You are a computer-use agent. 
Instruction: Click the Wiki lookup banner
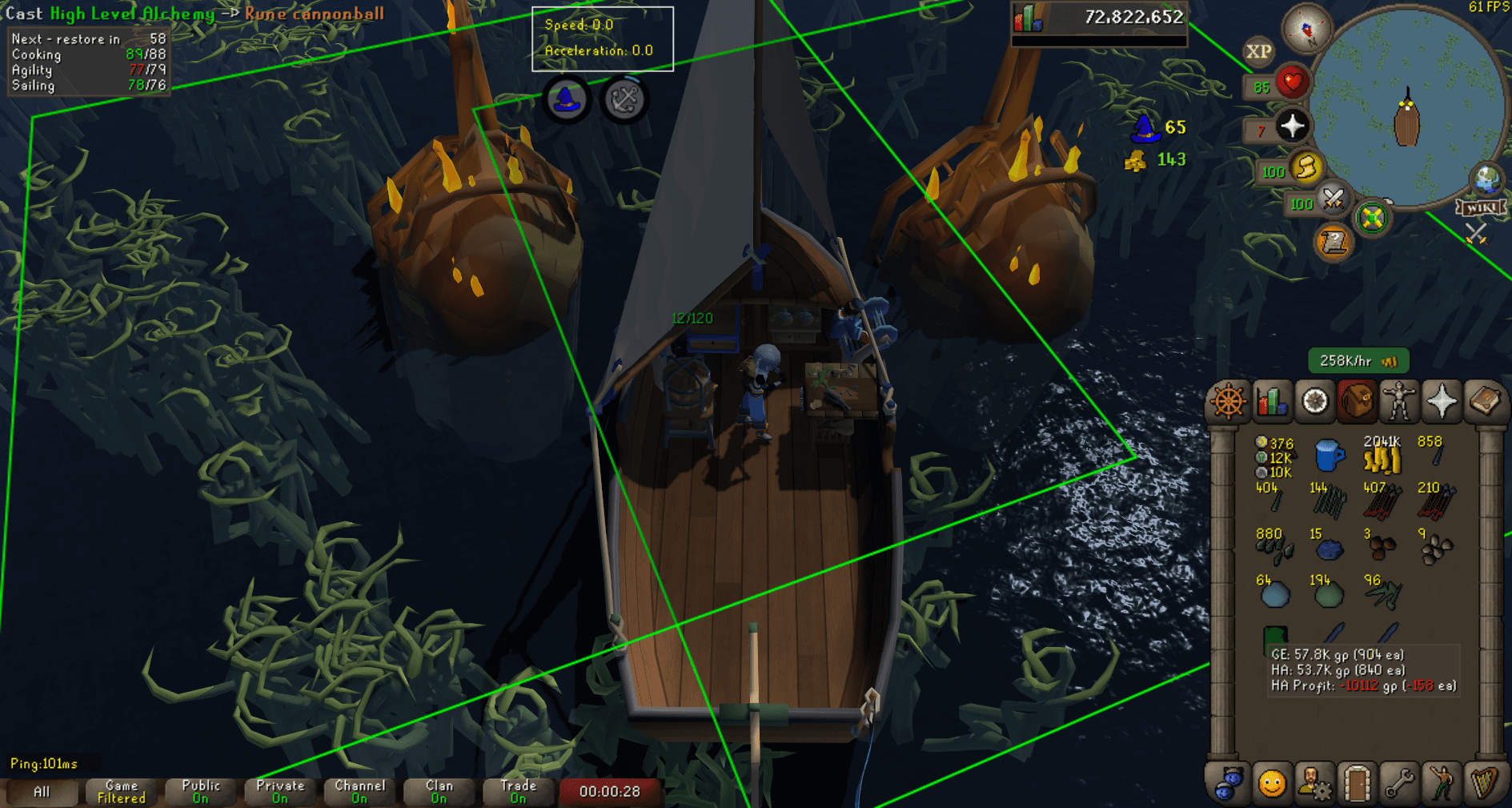[1480, 206]
